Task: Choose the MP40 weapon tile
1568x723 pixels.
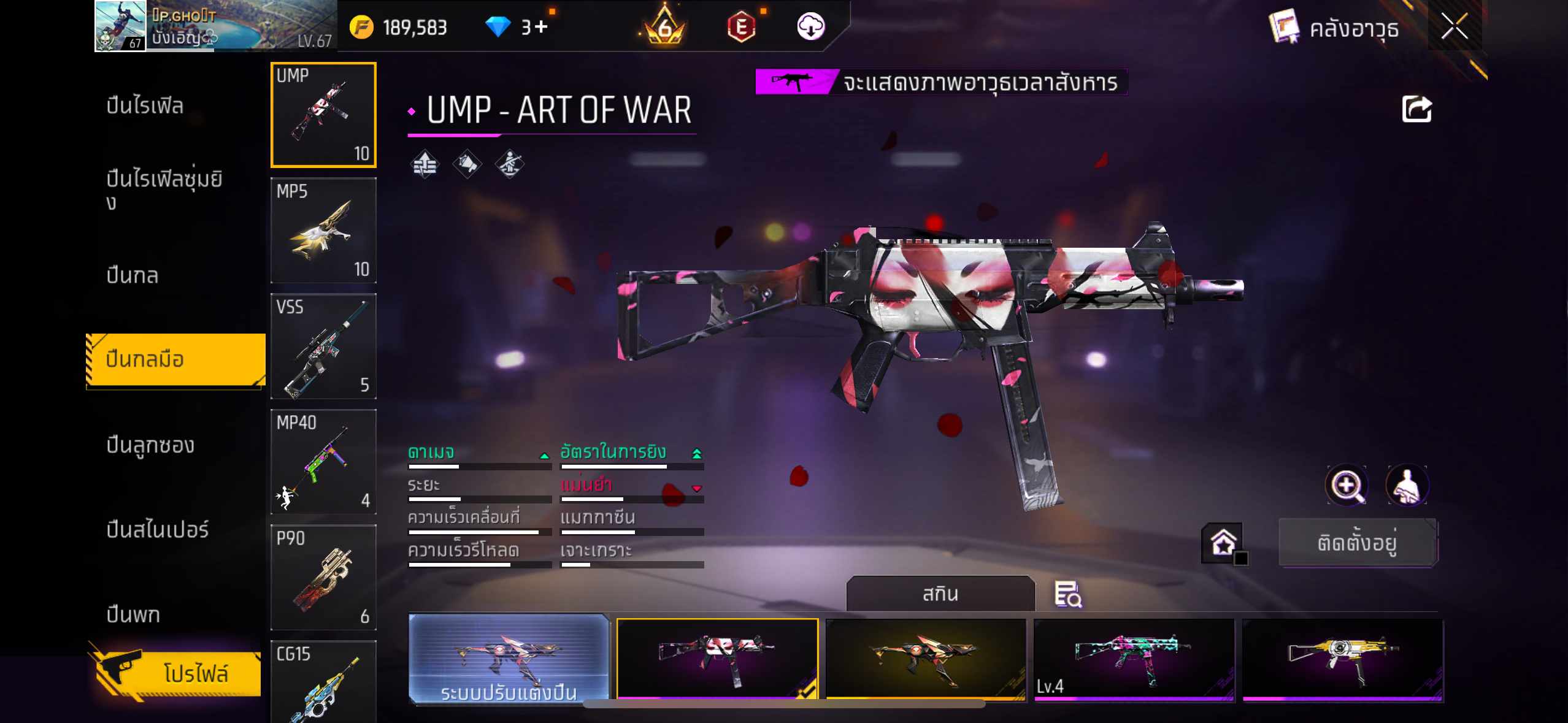Action: pos(323,462)
